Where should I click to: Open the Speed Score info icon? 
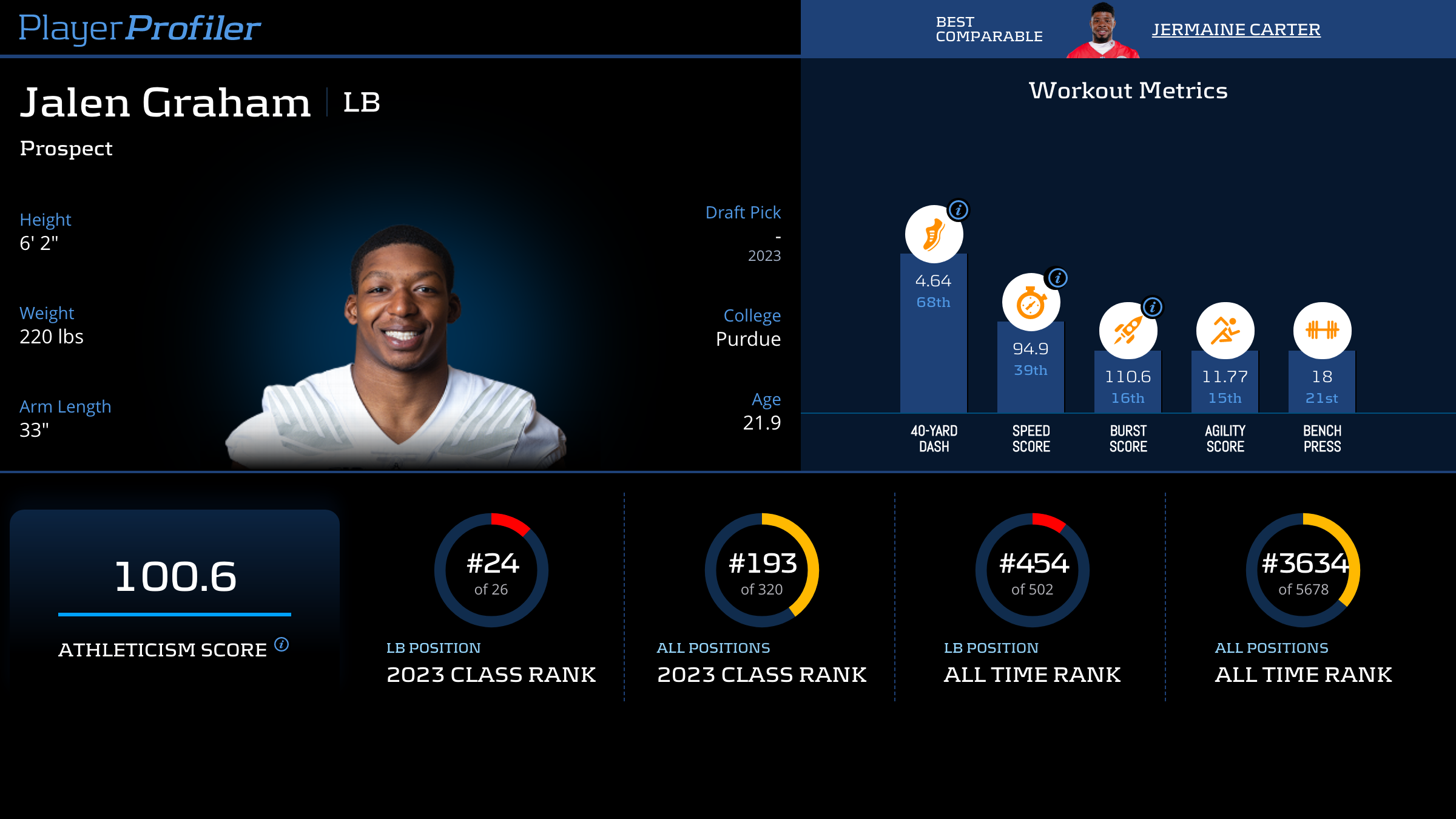[1058, 278]
